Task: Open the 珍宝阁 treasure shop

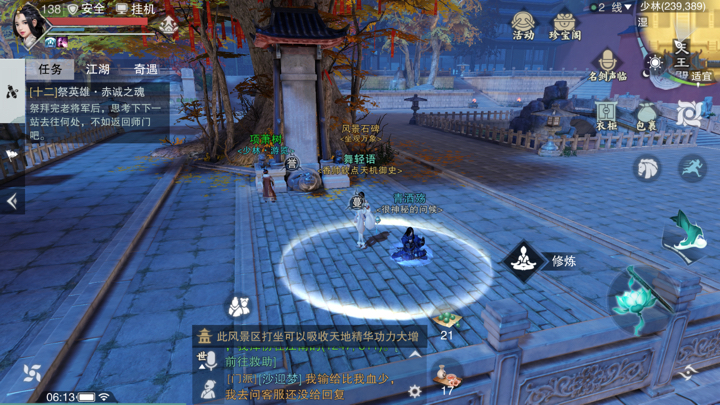Action: pos(565,26)
